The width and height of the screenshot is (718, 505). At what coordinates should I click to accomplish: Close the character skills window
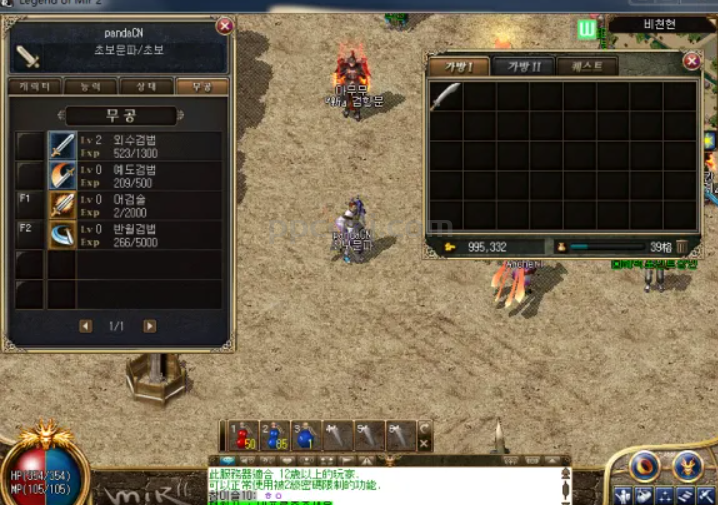(x=225, y=26)
